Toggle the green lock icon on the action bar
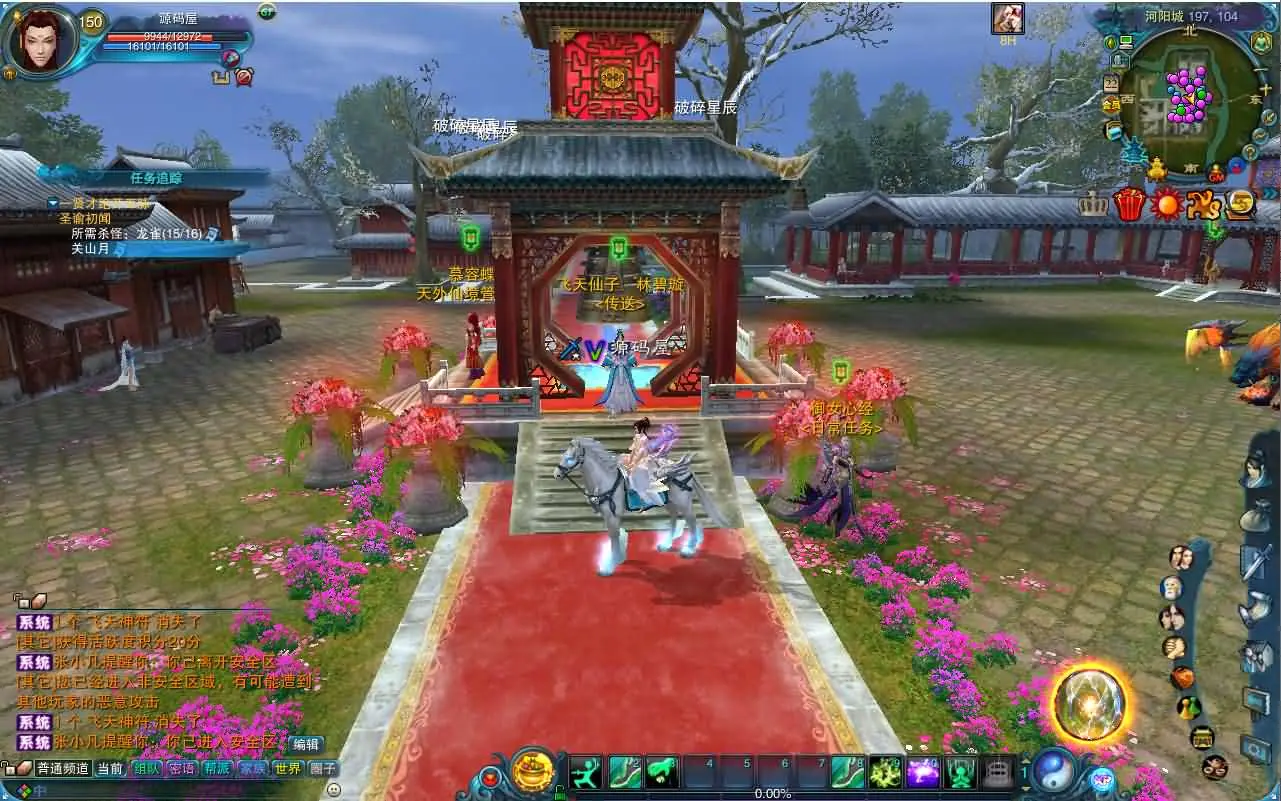 click(561, 791)
